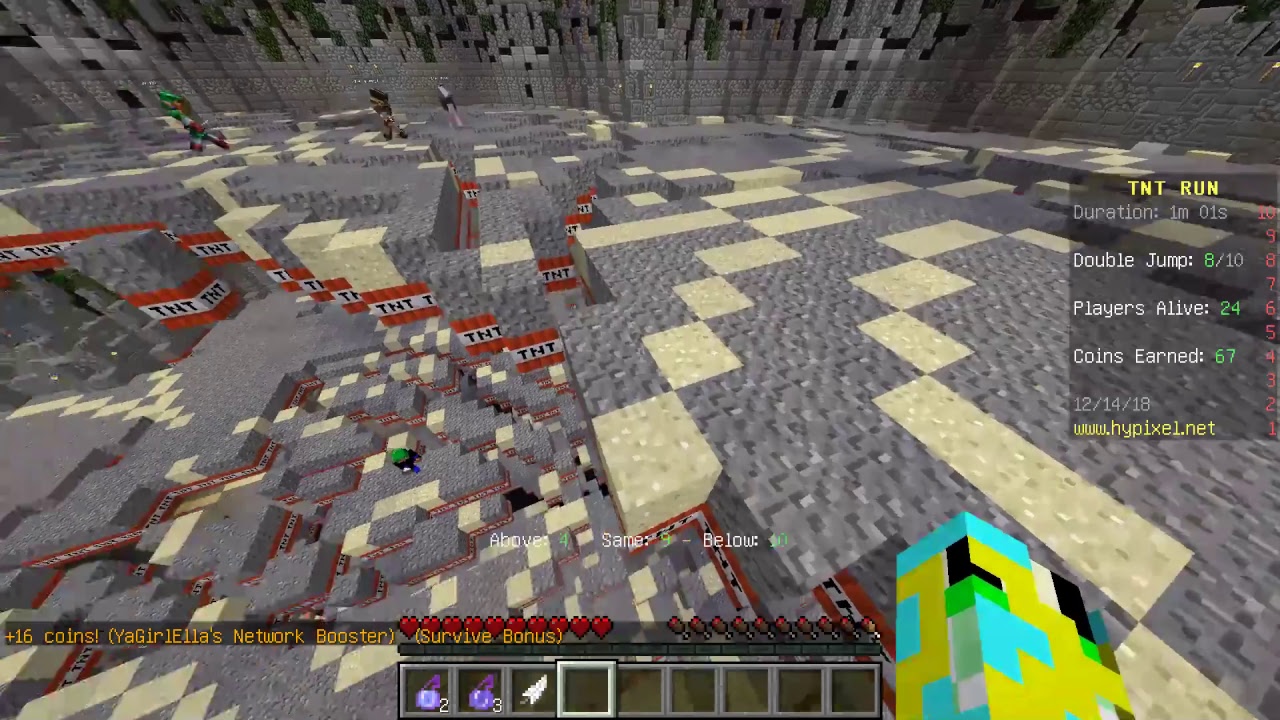The width and height of the screenshot is (1280, 720).
Task: Click the Players Alive count of 24
Action: click(x=1156, y=308)
